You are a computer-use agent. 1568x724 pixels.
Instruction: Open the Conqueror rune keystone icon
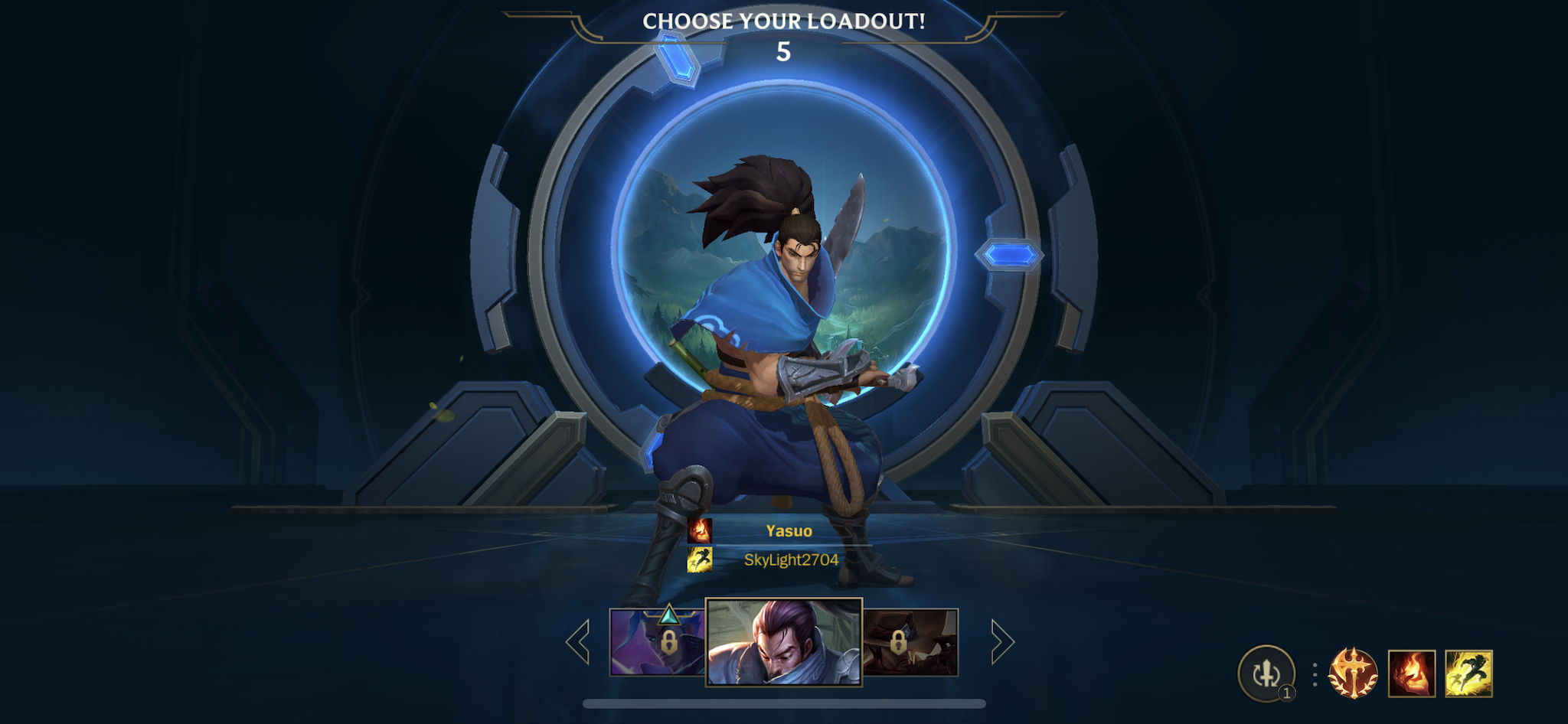pyautogui.click(x=1353, y=673)
